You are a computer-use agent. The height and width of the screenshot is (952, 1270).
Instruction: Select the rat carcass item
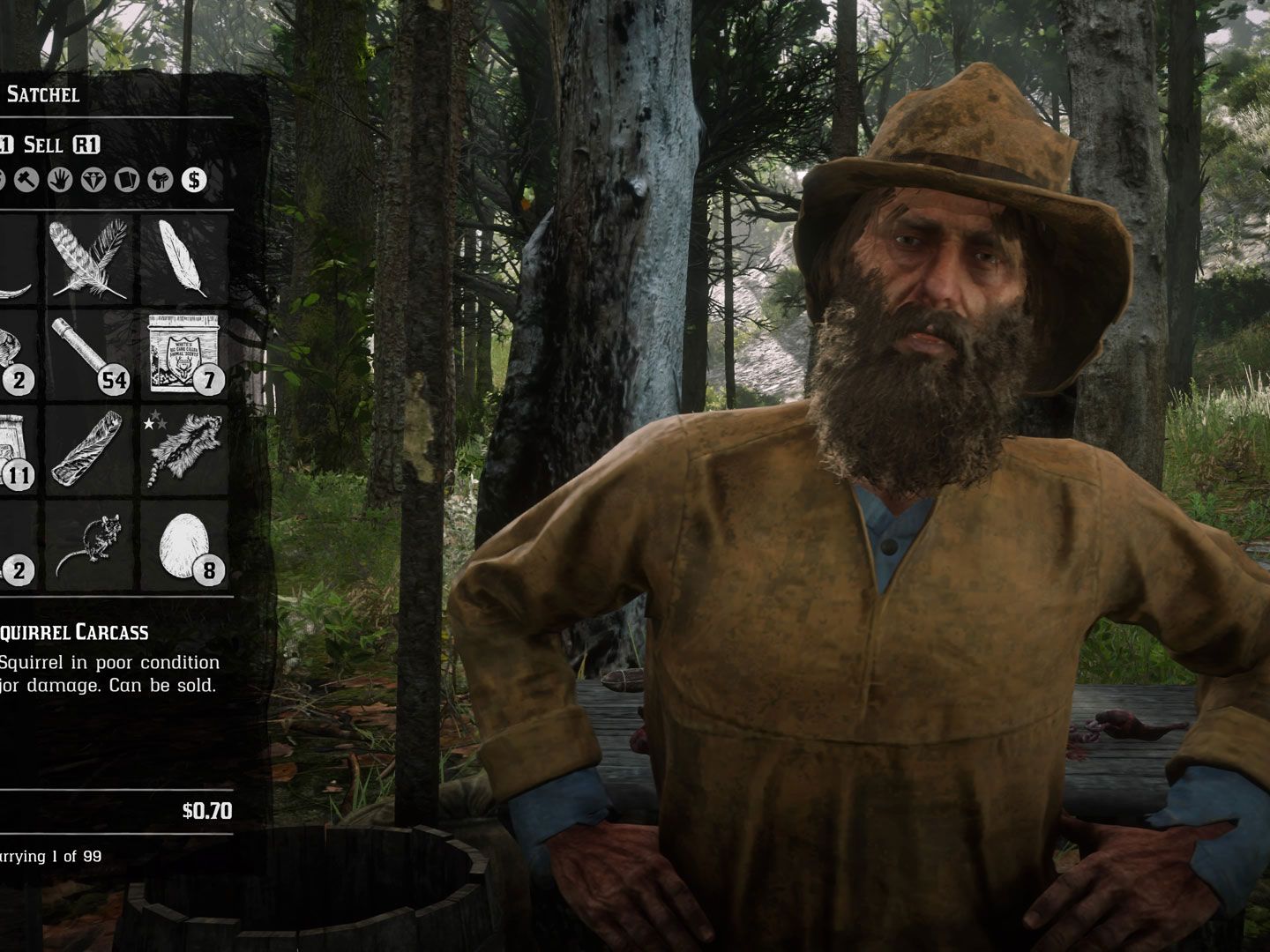(x=90, y=544)
